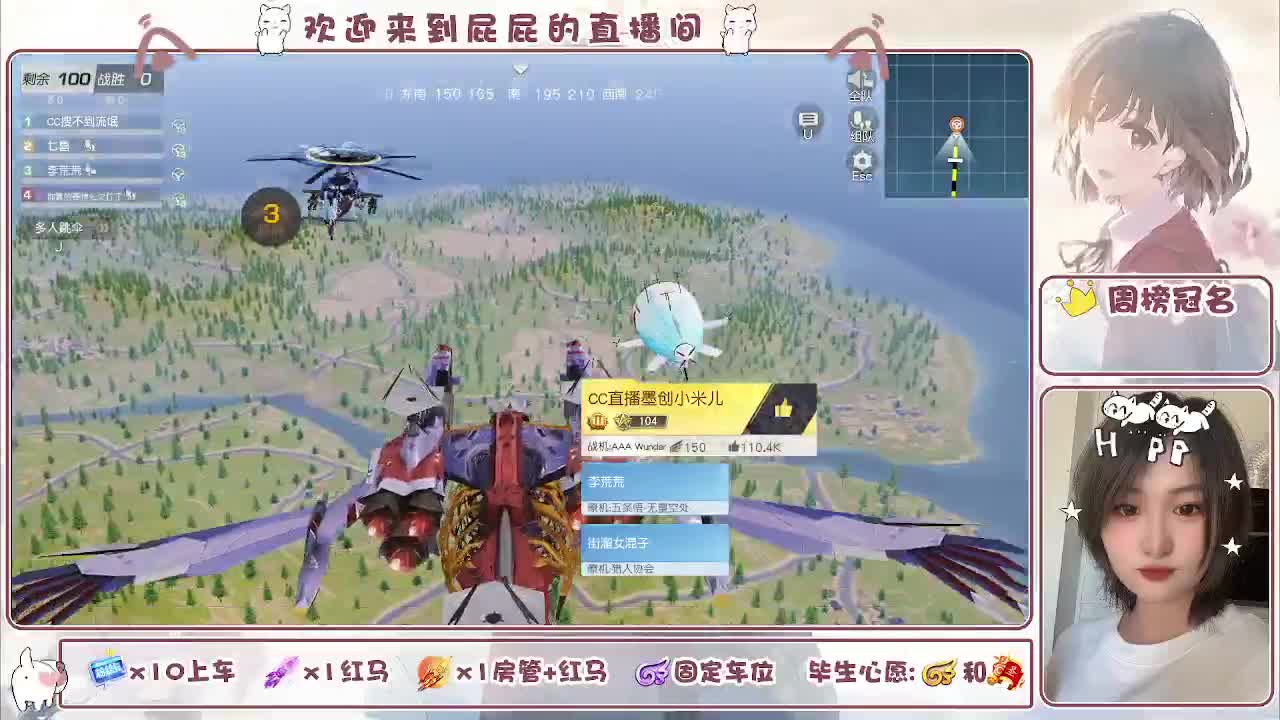Open the marker dropdown above the compass bar
The image size is (1280, 720).
(520, 70)
